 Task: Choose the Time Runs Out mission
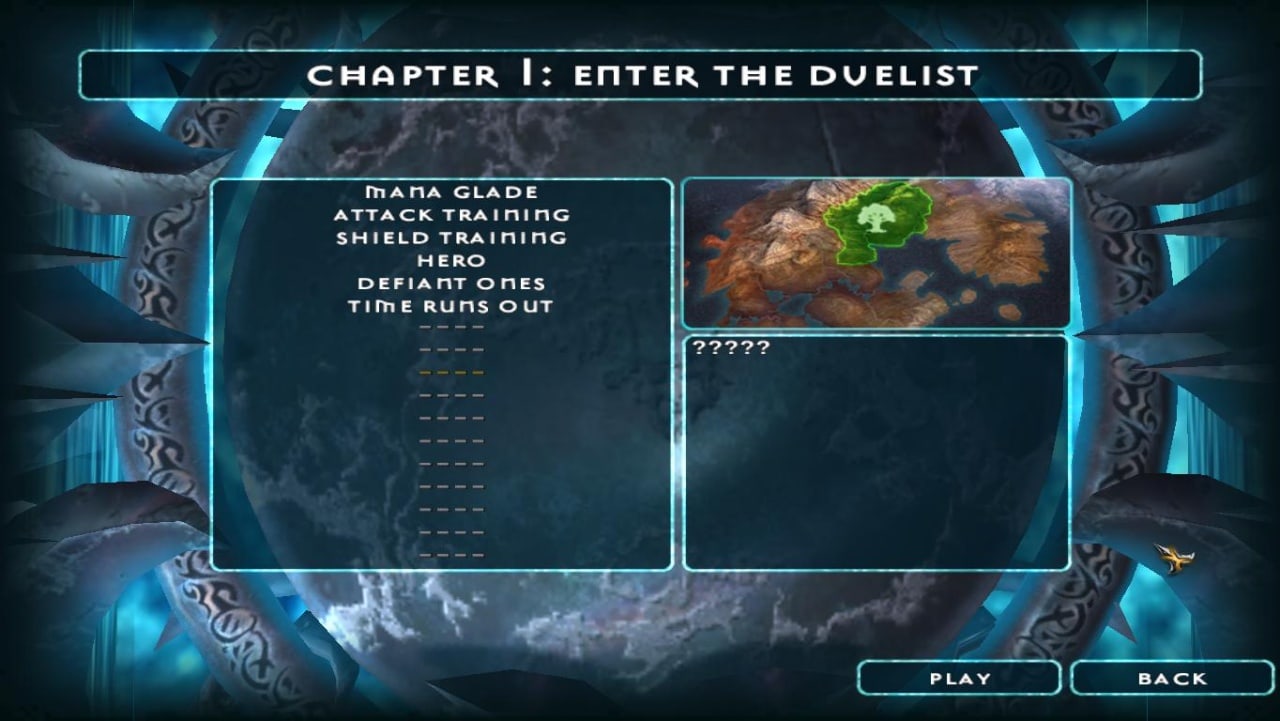(x=451, y=307)
